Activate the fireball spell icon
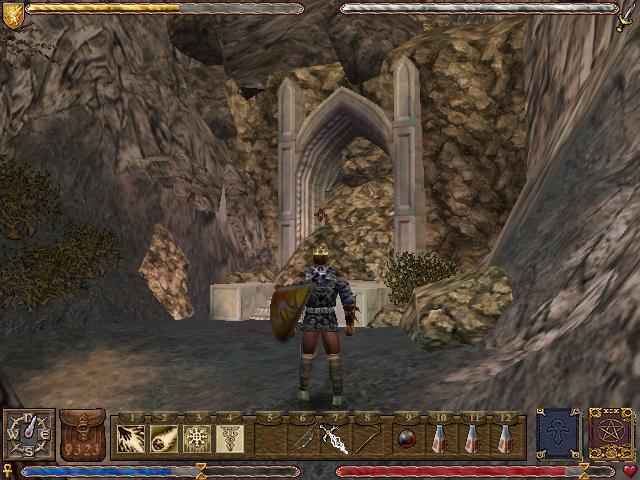Viewport: 640px width, 480px height. [165, 438]
